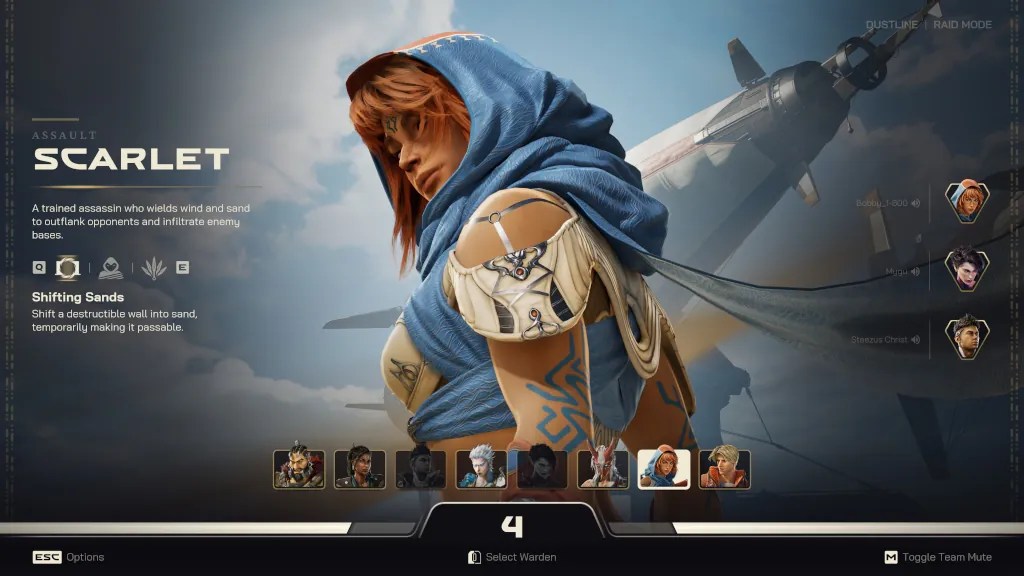This screenshot has height=576, width=1024.
Task: Choose the red horned mask warden
Action: pyautogui.click(x=604, y=468)
